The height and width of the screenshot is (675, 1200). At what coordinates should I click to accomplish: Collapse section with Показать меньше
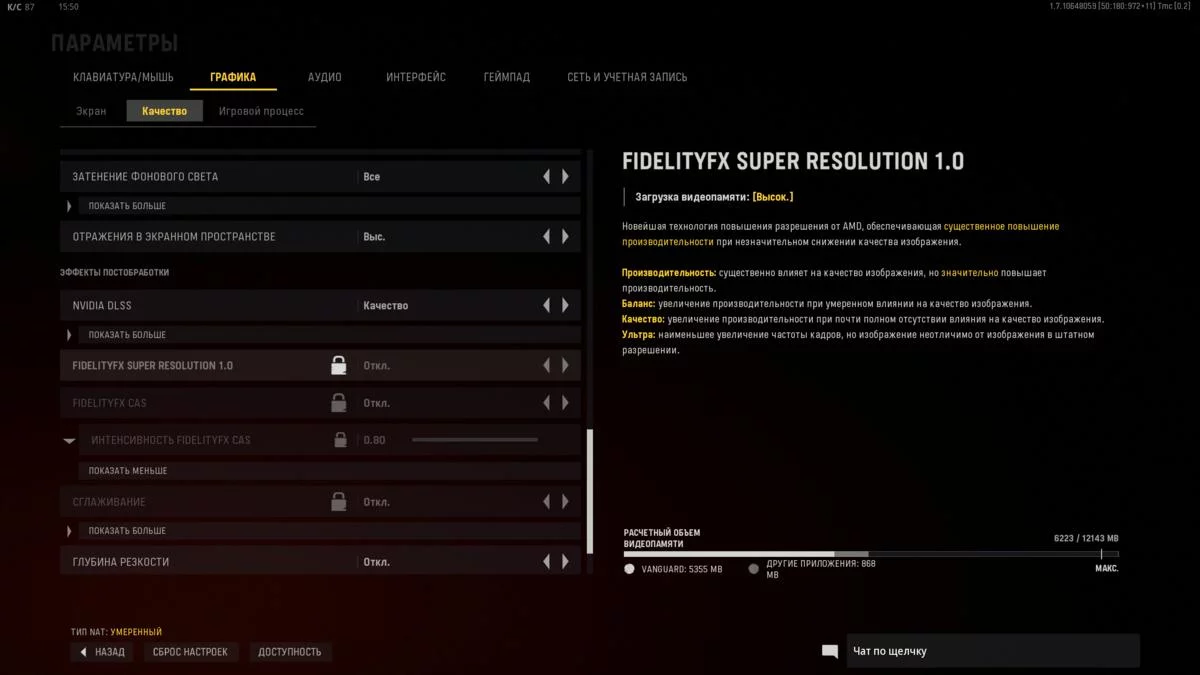coord(128,470)
